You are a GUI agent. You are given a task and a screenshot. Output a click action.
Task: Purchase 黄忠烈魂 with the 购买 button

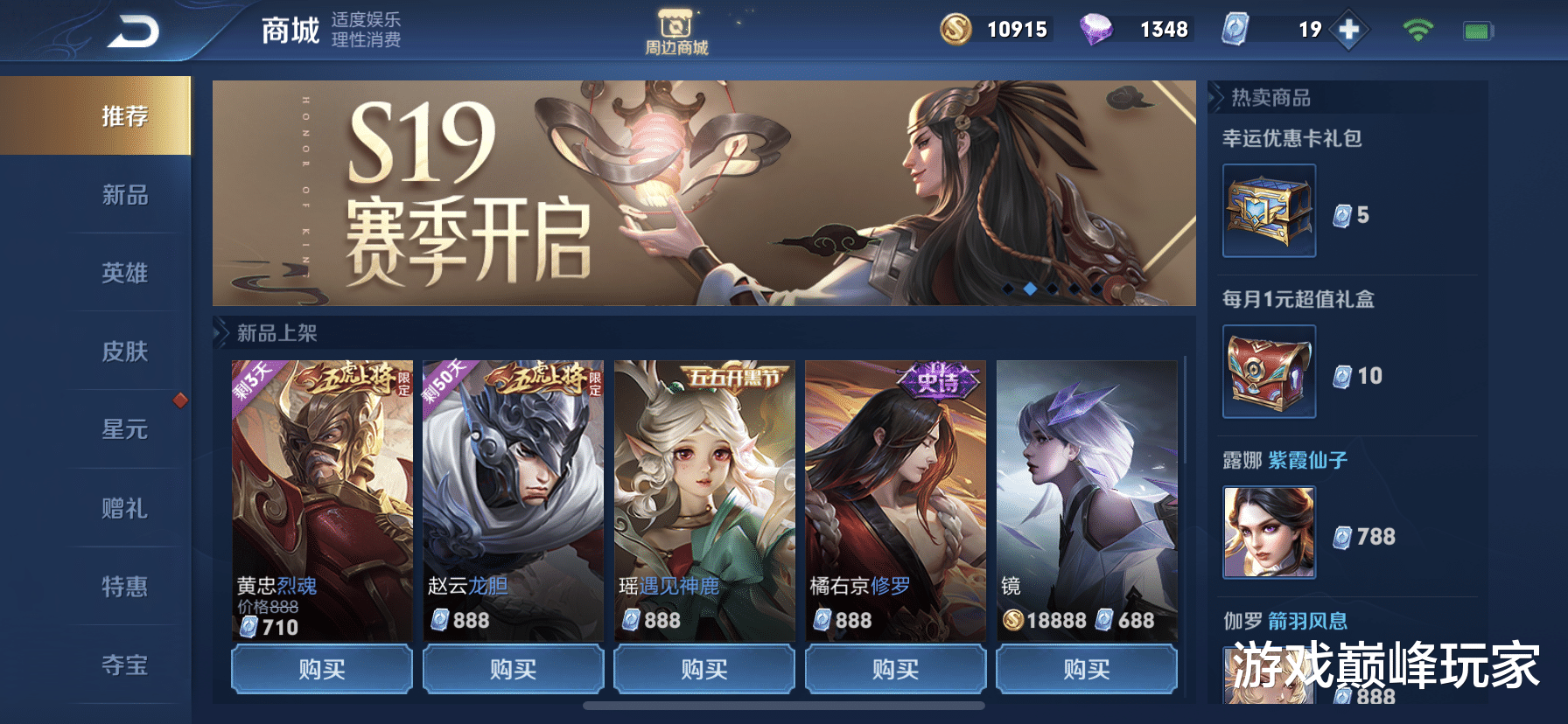[x=321, y=670]
